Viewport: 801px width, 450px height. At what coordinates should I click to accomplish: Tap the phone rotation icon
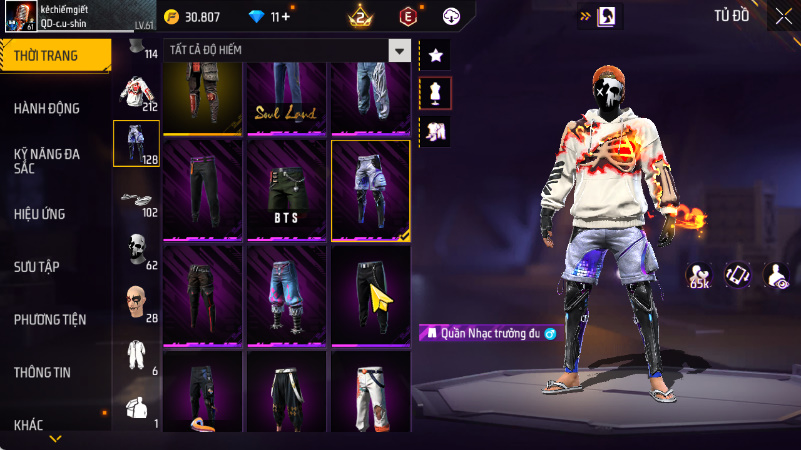[736, 275]
